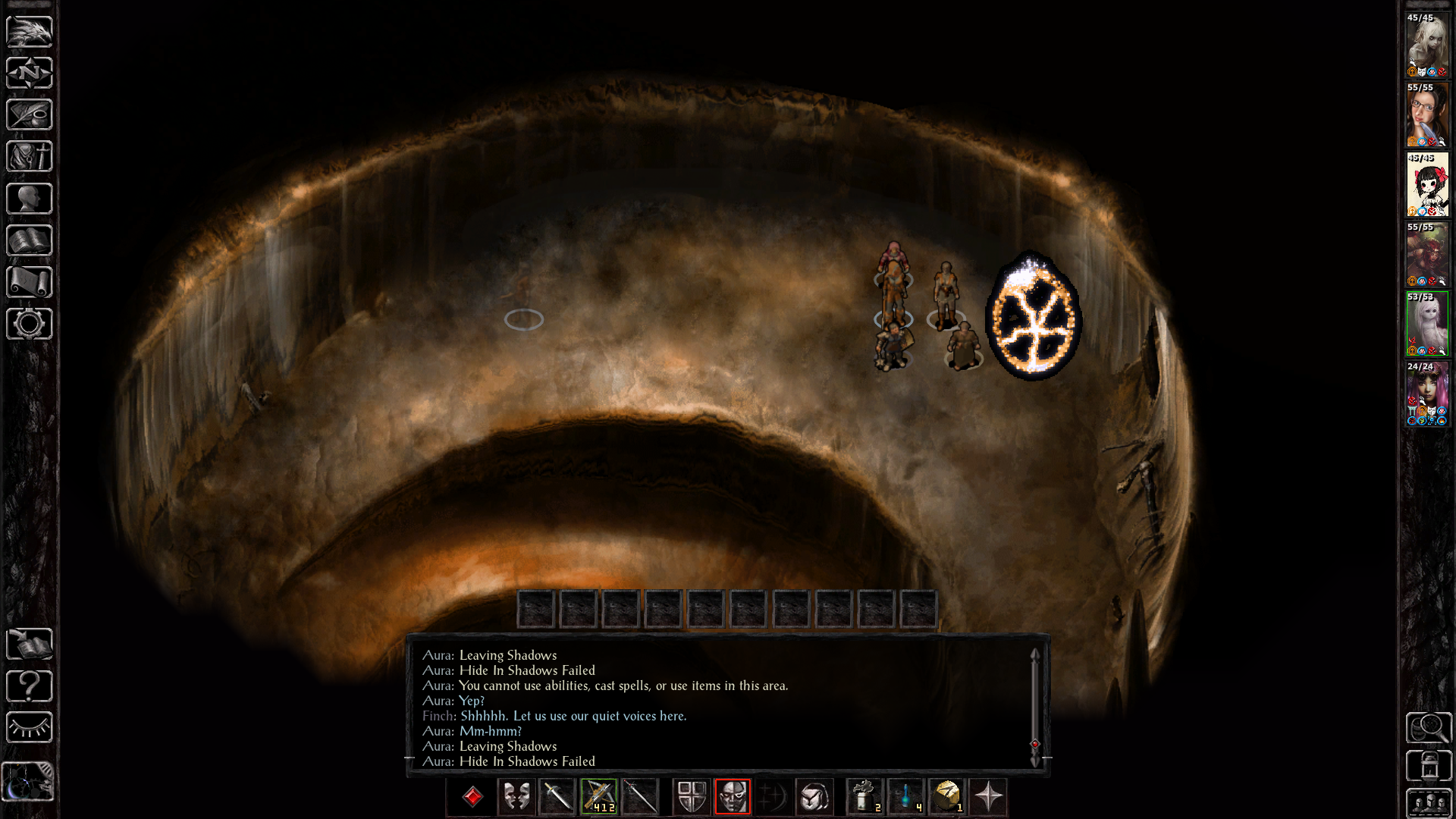
Task: Equip the crossbow quick weapon slot
Action: (599, 797)
